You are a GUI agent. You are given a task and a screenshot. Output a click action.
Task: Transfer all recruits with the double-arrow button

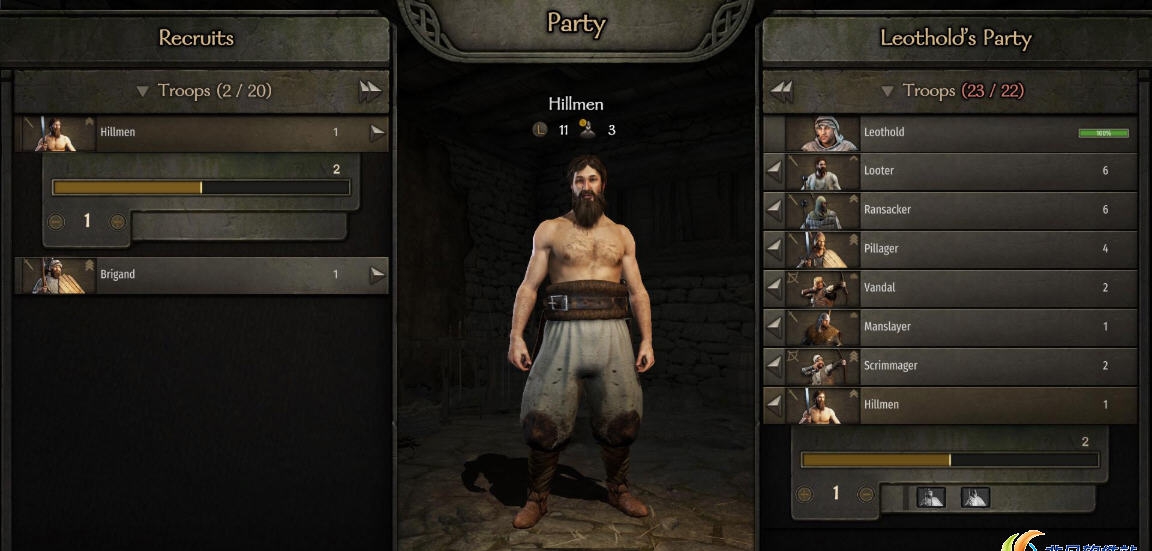point(370,91)
